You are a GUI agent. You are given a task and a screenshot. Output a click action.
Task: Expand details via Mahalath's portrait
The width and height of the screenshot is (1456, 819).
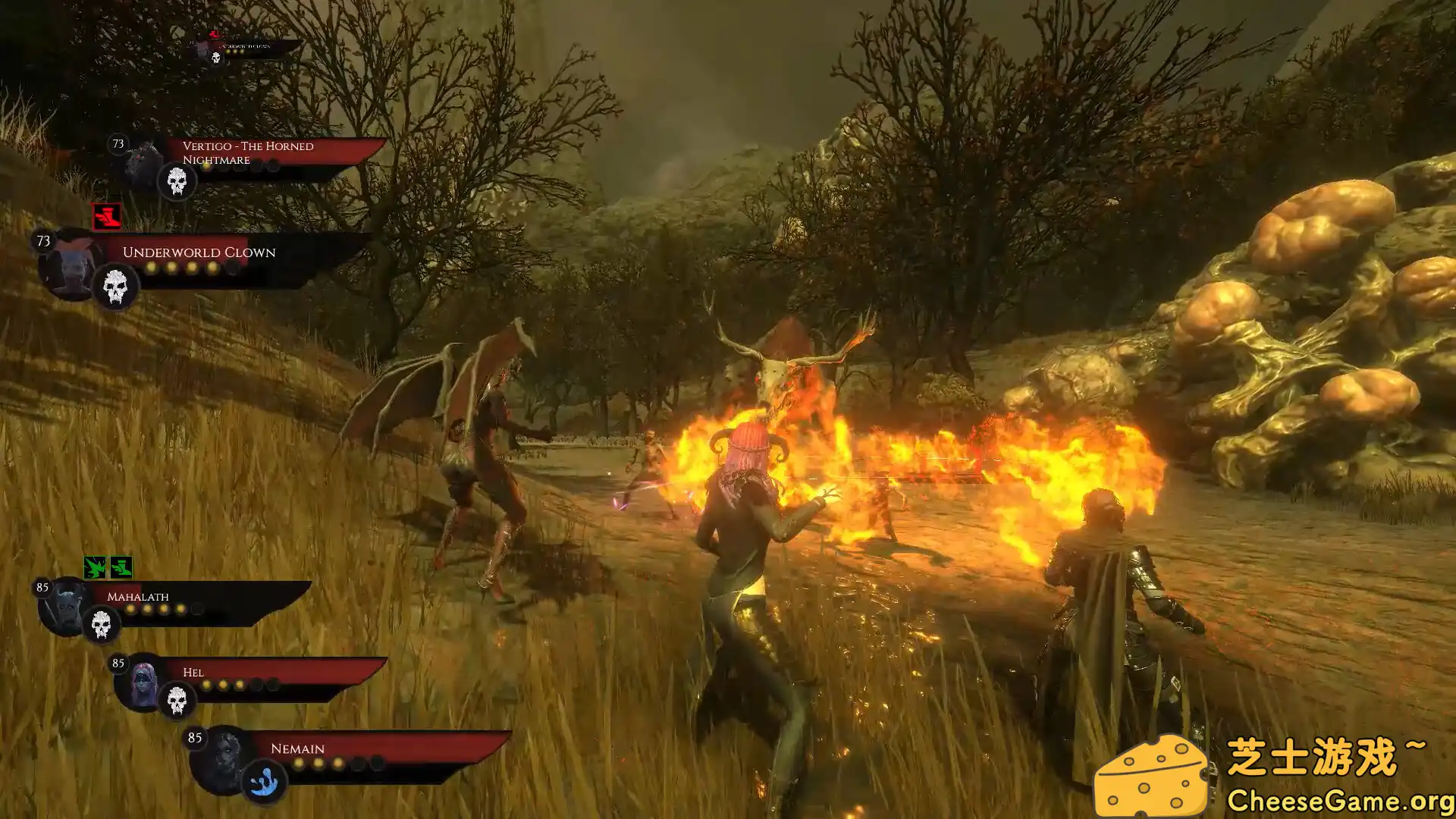67,604
